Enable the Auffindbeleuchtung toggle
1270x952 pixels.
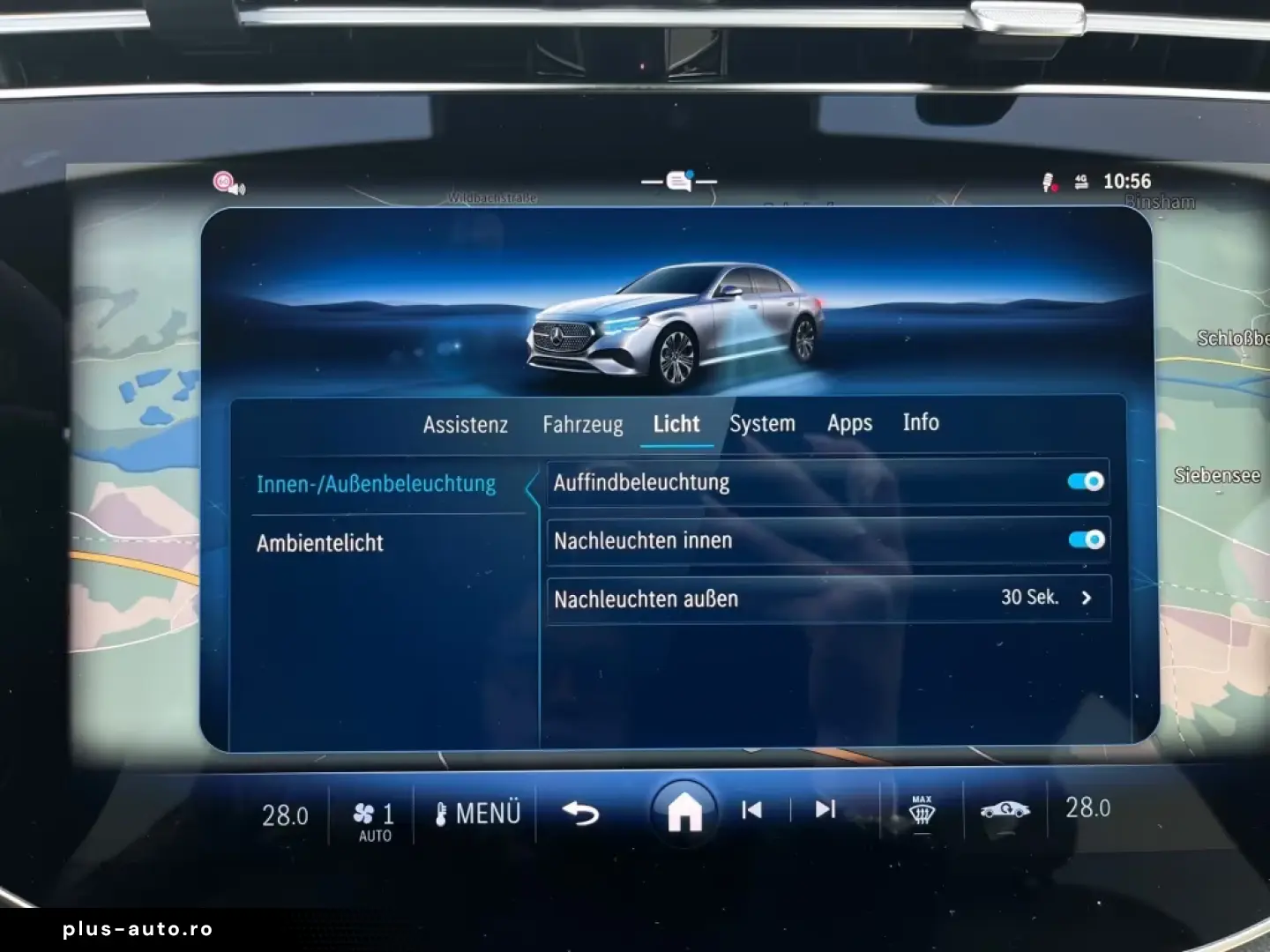1086,481
